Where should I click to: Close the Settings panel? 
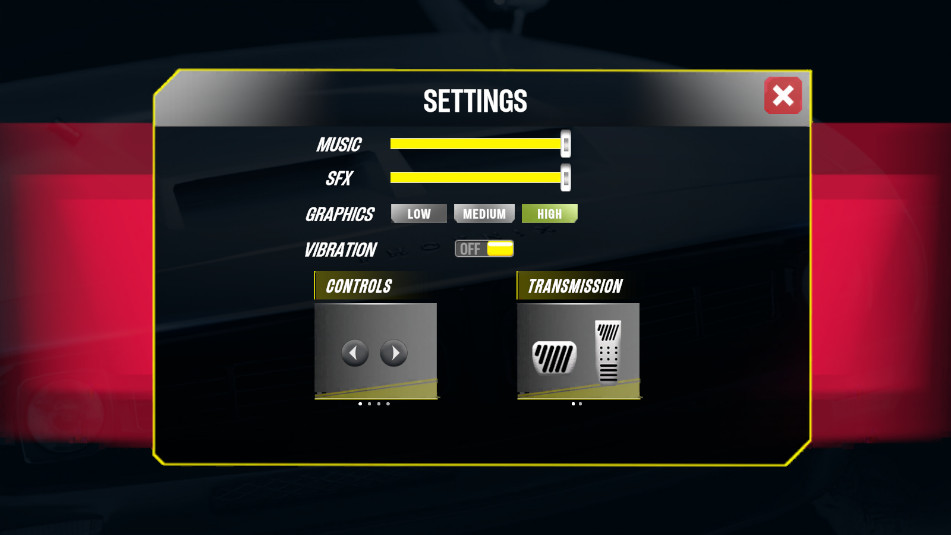(x=783, y=96)
